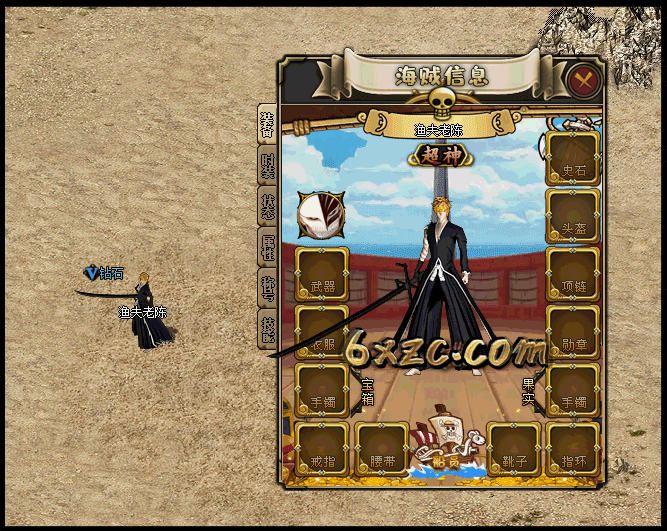This screenshot has height=531, width=667.
Task: Open the 船员 pirate ship icon
Action: click(448, 440)
